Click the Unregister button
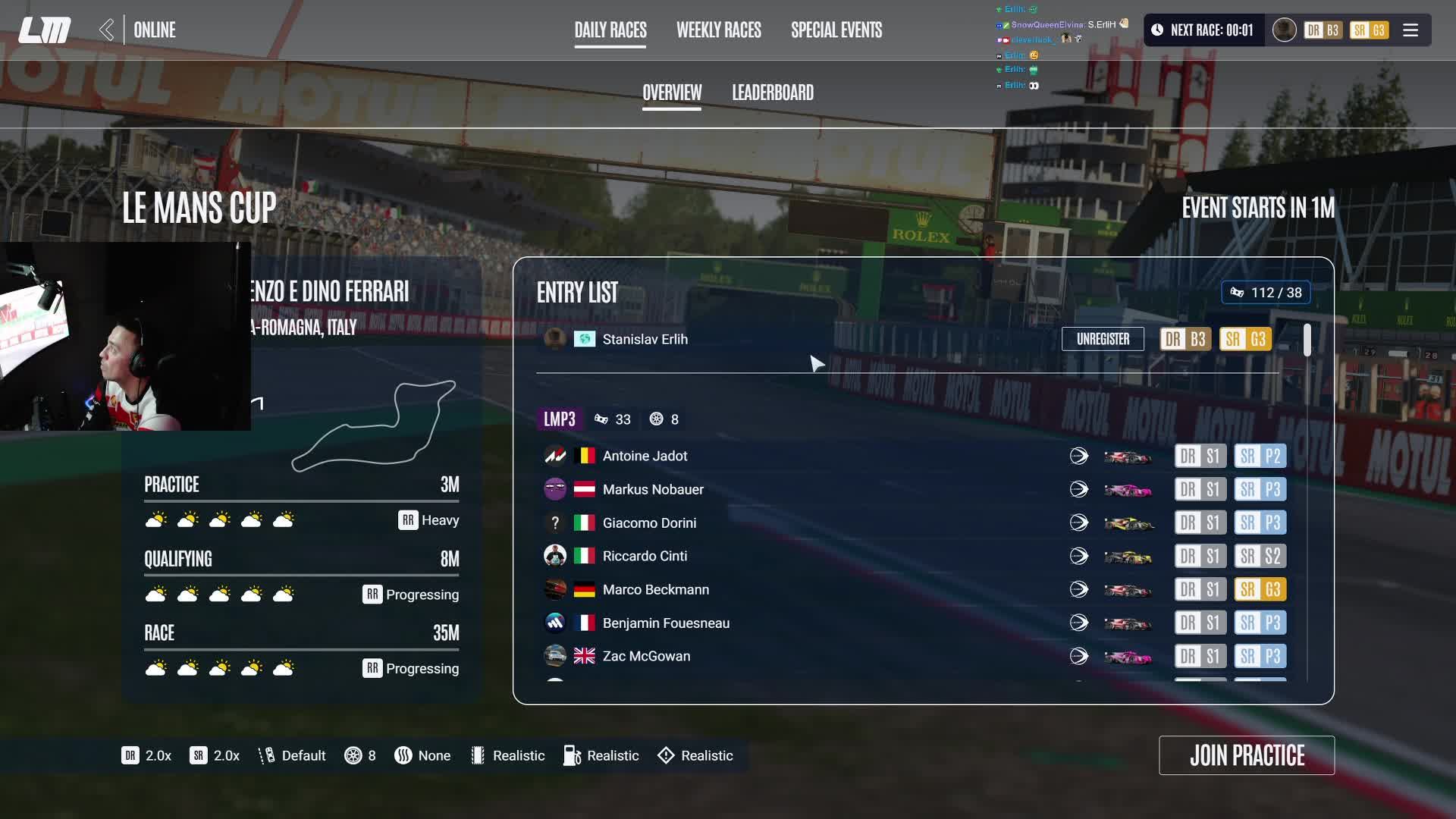 tap(1103, 339)
